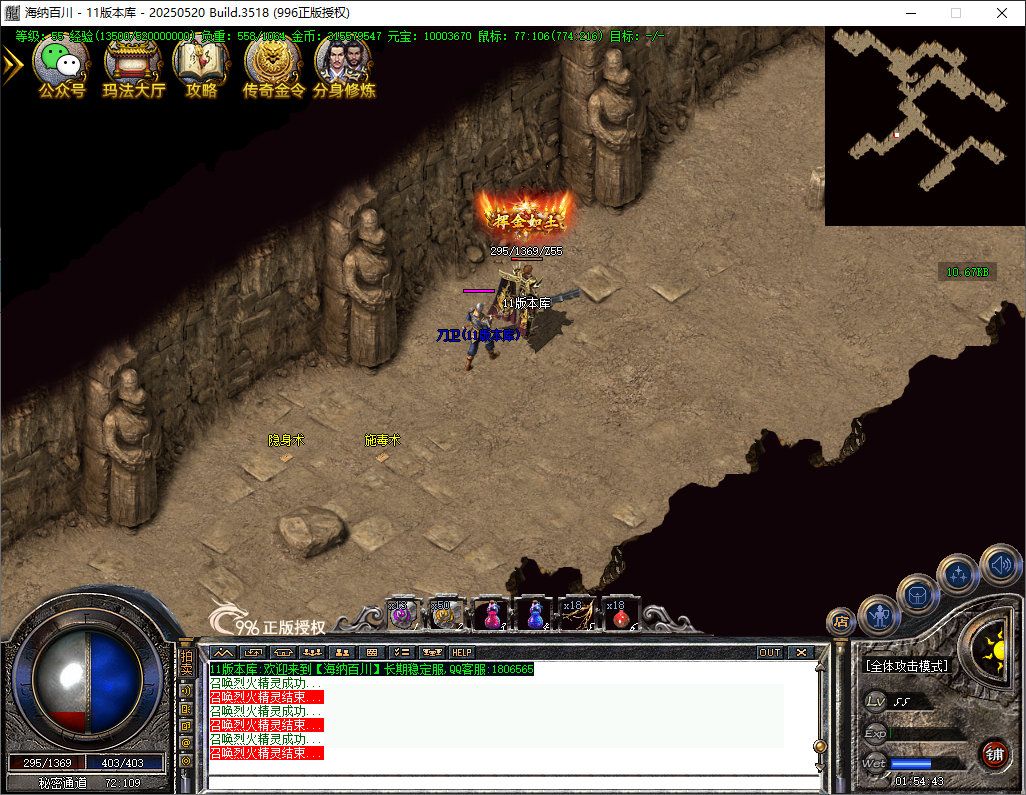Collapse the top icon bar with the gold arrow
The image size is (1026, 795).
[x=11, y=65]
